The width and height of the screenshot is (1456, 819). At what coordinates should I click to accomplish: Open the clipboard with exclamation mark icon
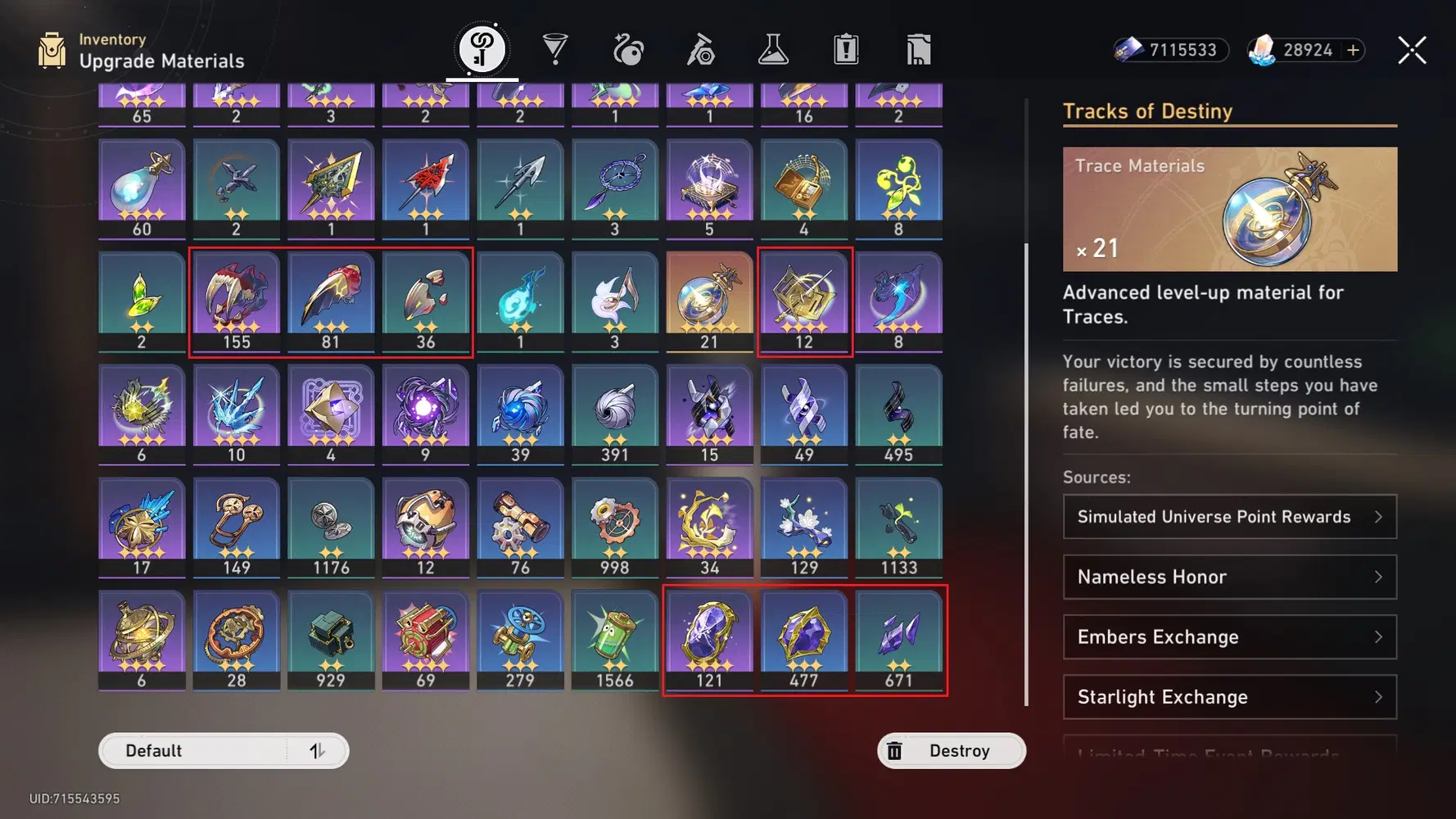pos(844,49)
